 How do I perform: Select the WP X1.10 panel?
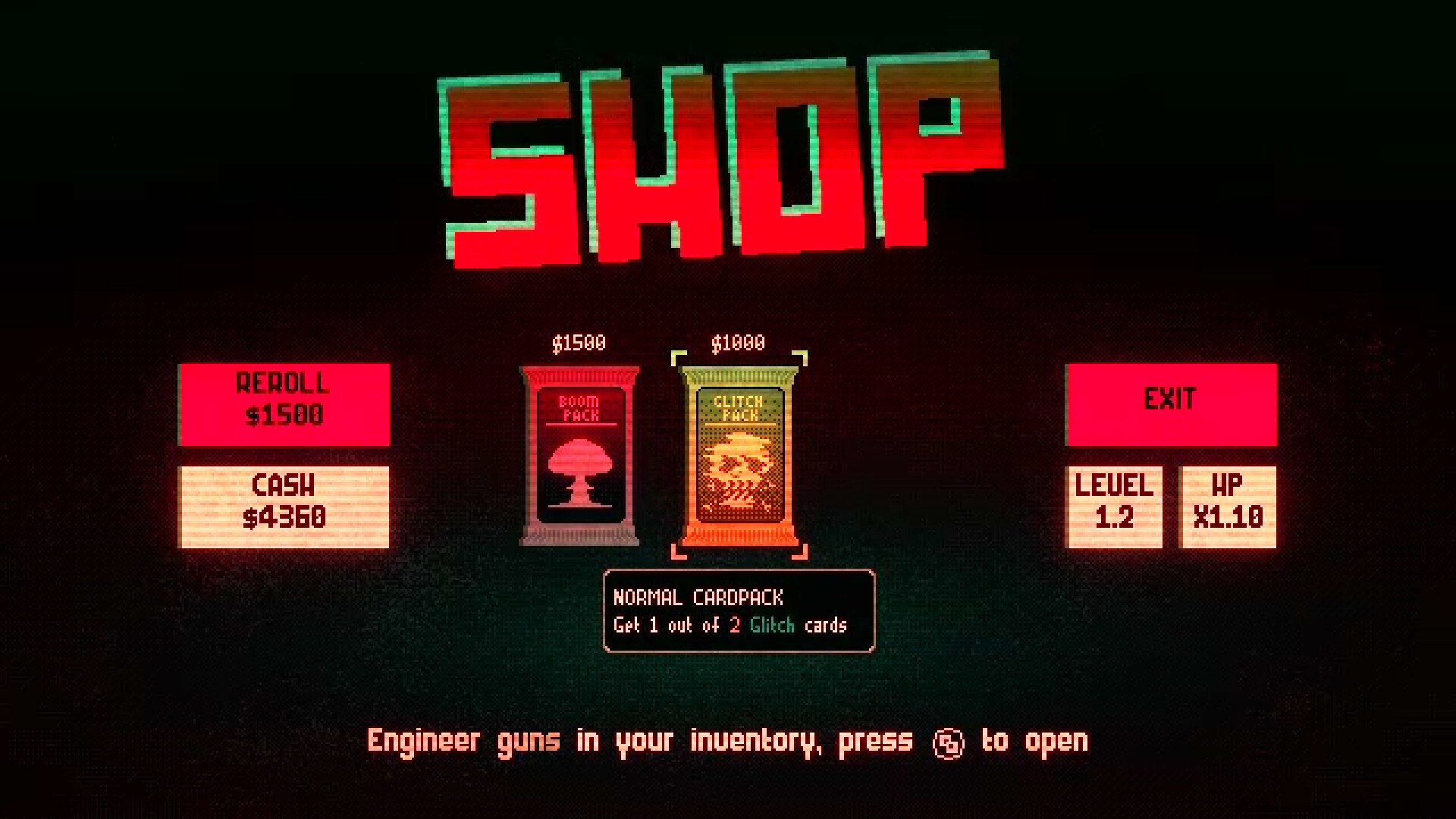pos(1228,504)
